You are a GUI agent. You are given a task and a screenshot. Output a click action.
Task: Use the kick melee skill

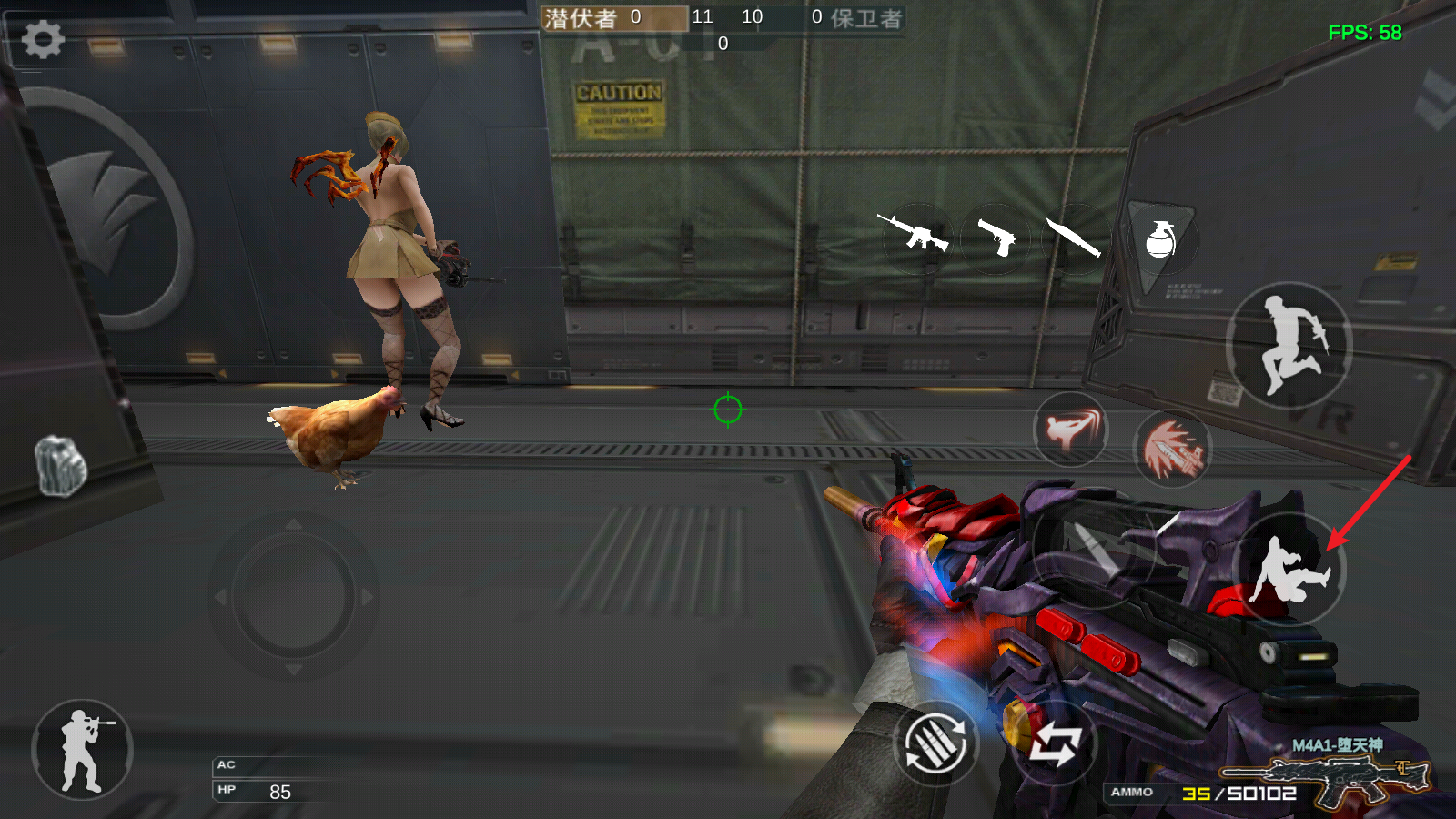click(x=1071, y=429)
